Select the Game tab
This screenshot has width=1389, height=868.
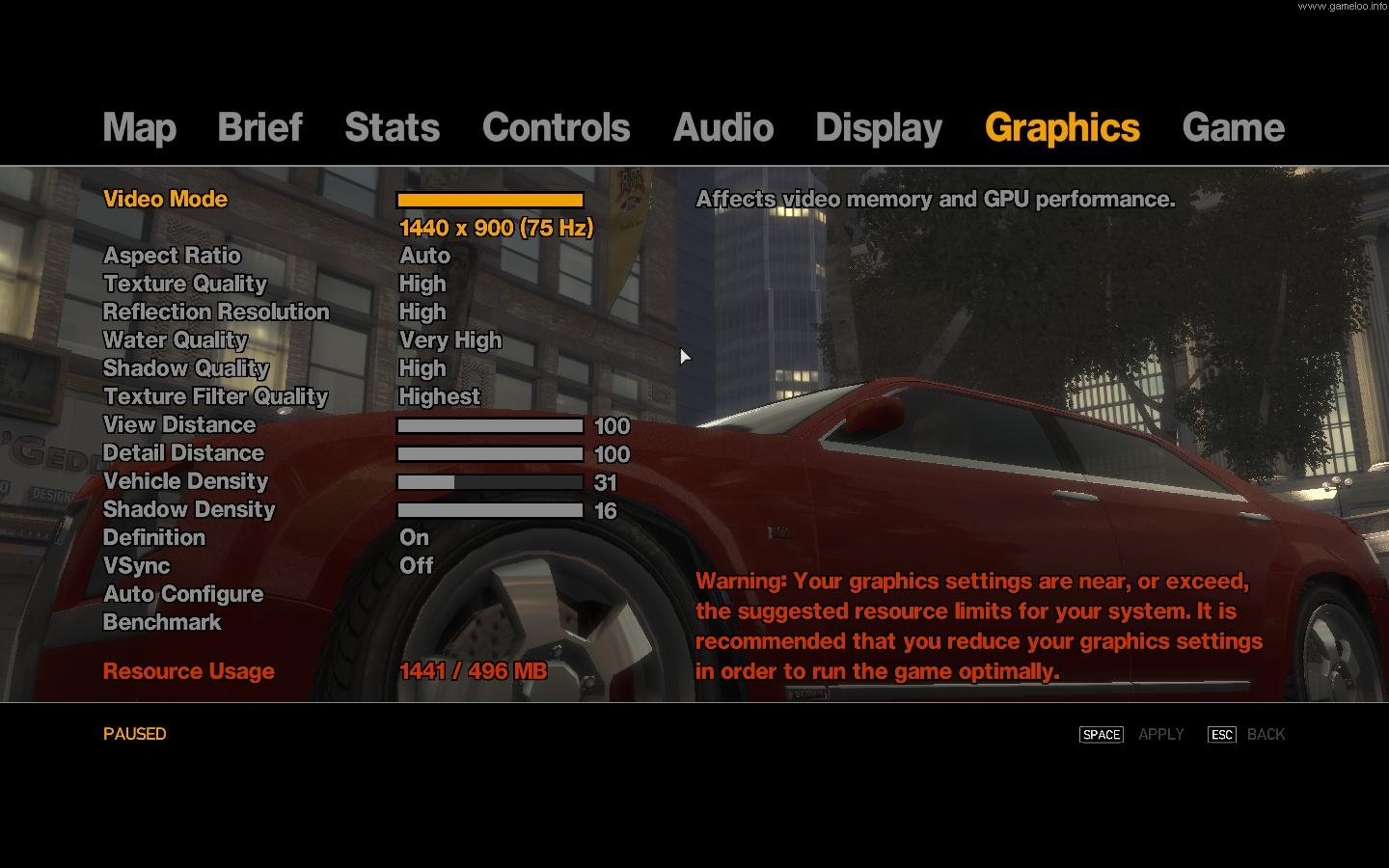coord(1233,127)
